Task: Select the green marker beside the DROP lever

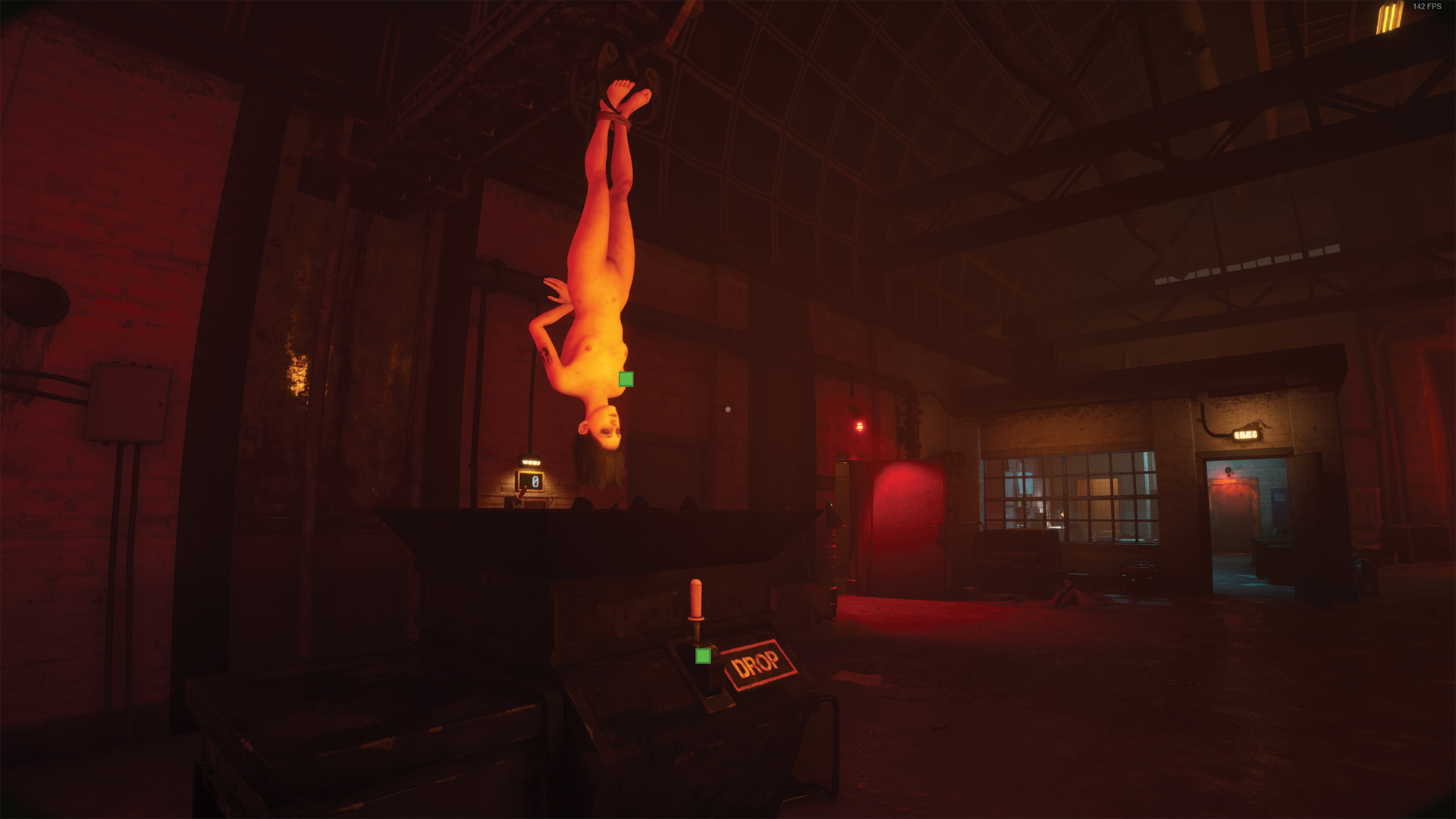Action: click(703, 656)
